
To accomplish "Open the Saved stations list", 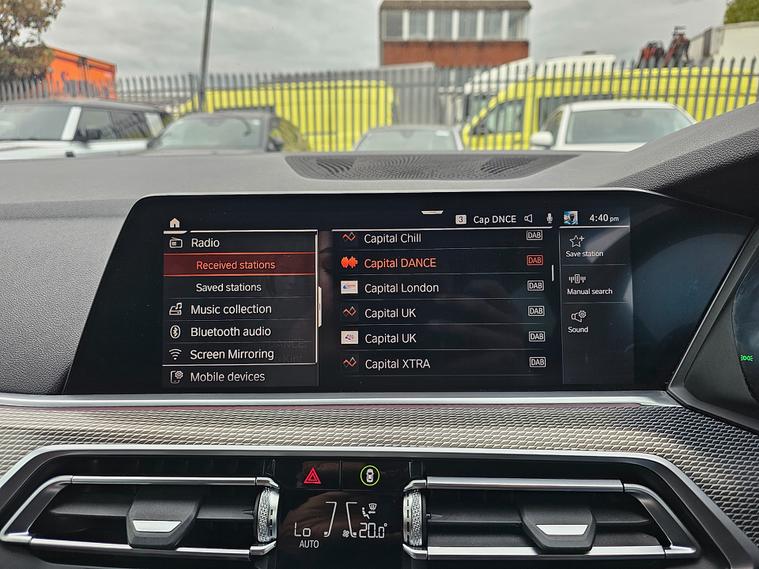I will [x=228, y=287].
